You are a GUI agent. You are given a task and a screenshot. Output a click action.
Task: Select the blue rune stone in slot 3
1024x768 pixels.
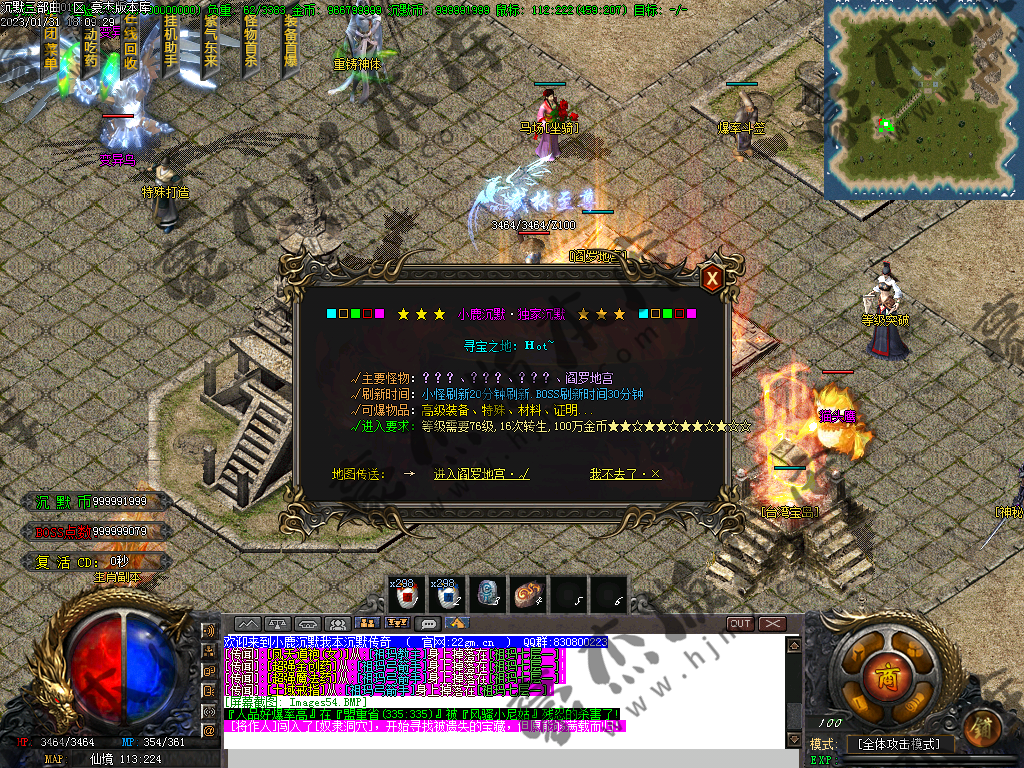[x=487, y=595]
